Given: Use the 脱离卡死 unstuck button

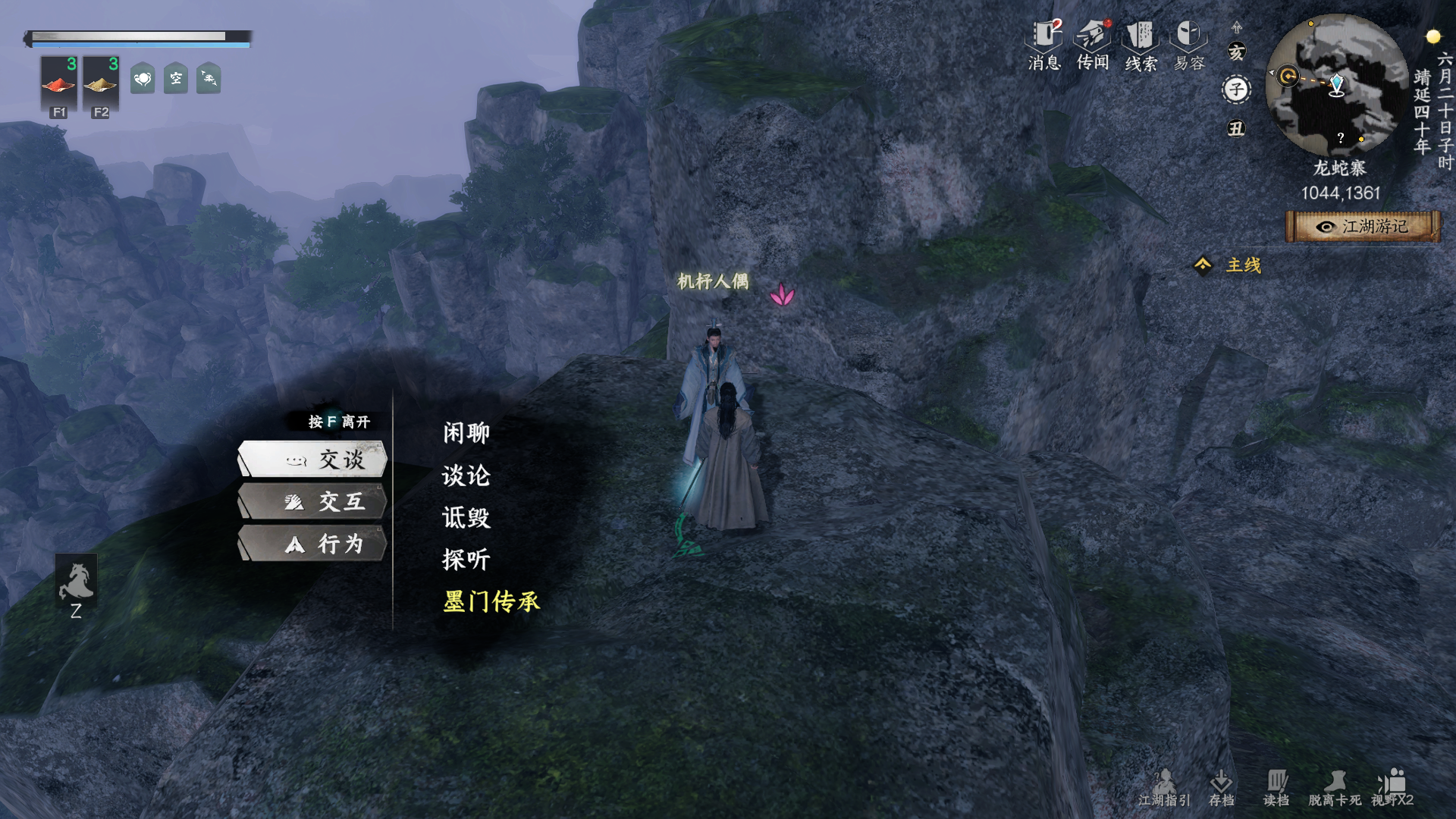Looking at the screenshot, I should (x=1335, y=788).
